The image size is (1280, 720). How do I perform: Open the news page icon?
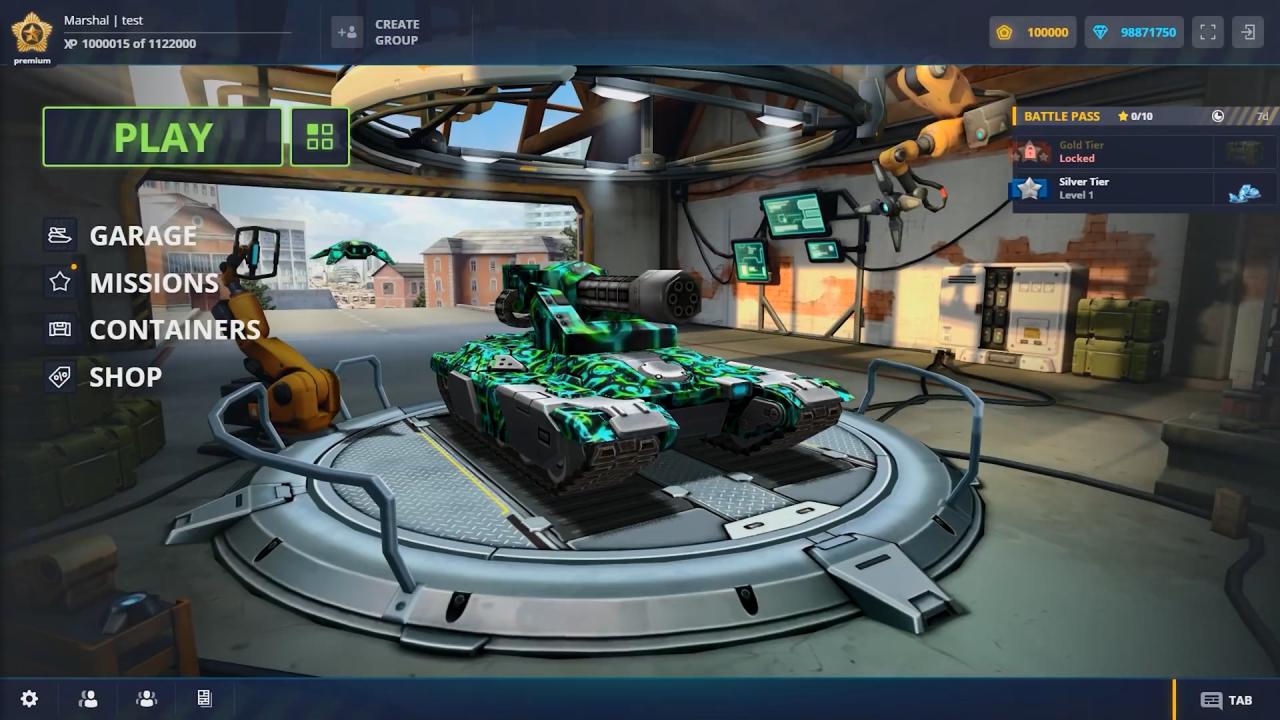coord(204,699)
